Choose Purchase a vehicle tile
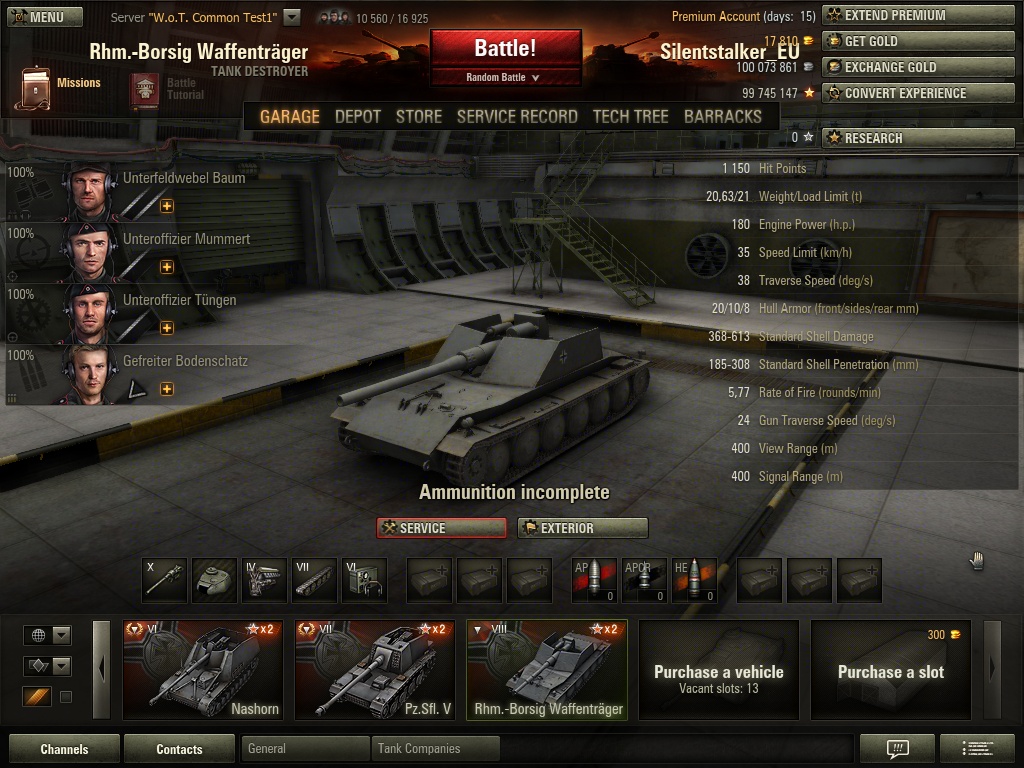Screen dimensions: 1024x768 click(x=718, y=669)
